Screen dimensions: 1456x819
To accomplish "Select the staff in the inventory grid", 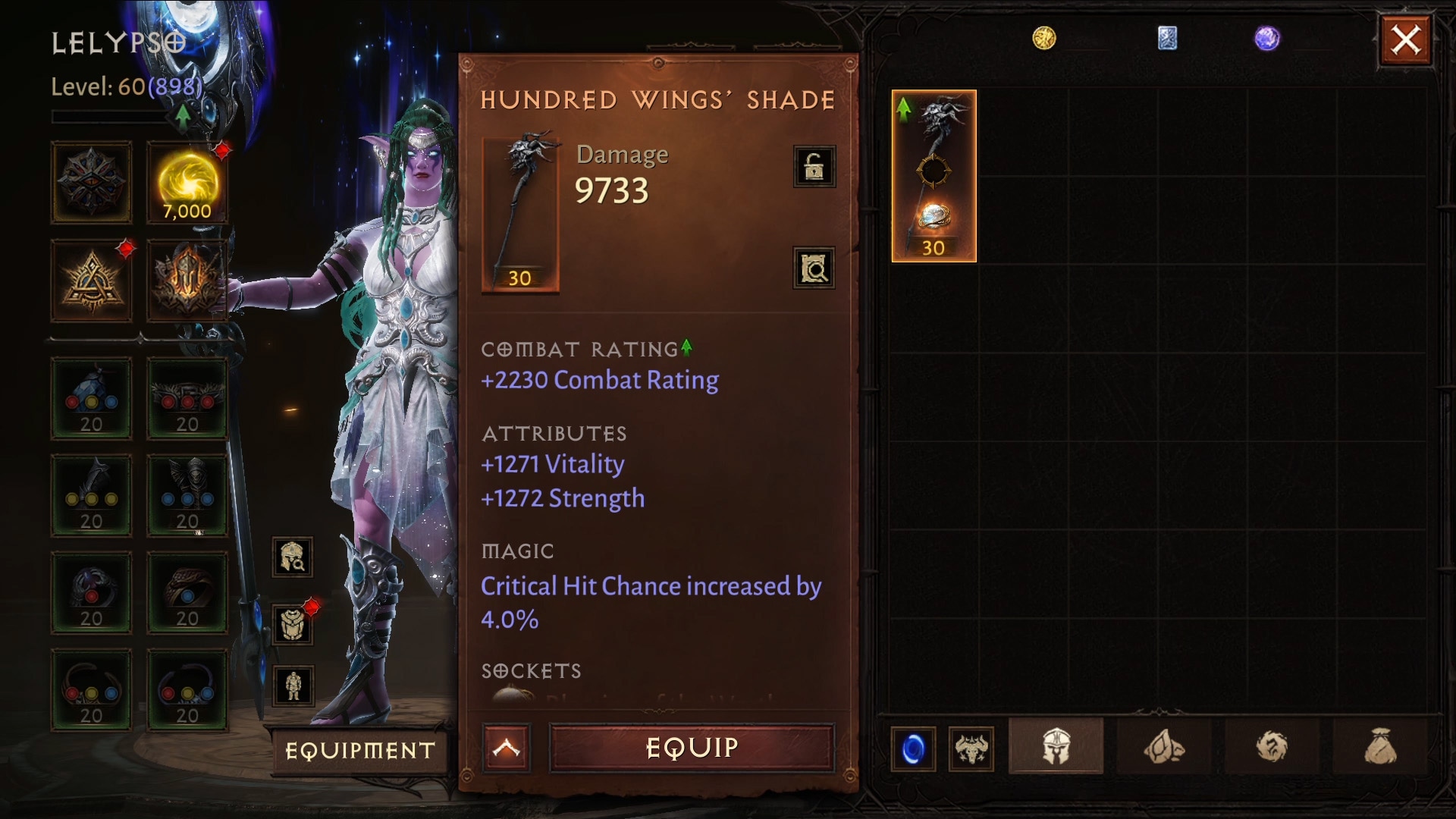I will [934, 176].
